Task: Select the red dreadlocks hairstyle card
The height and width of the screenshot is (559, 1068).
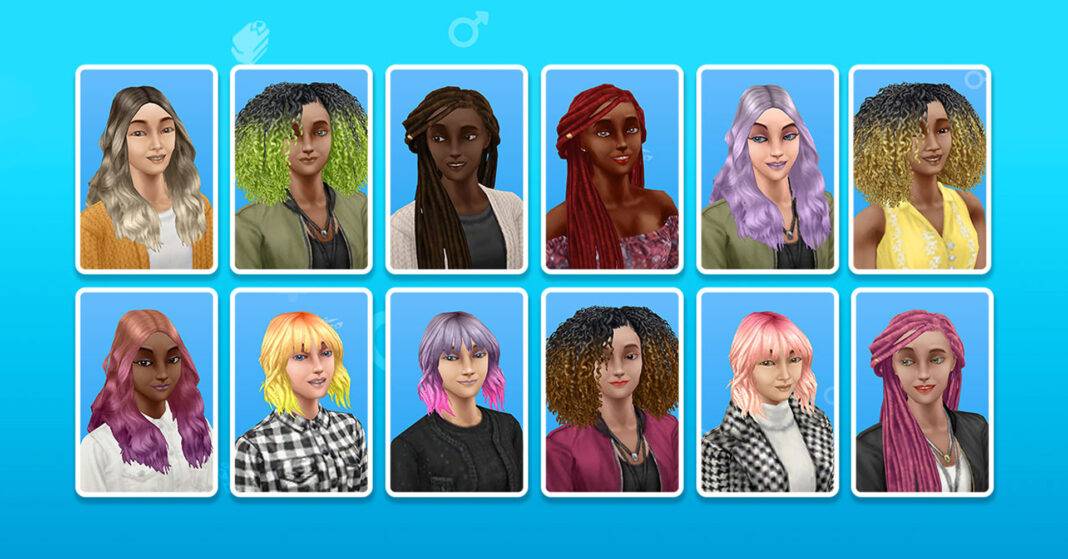Action: point(611,169)
